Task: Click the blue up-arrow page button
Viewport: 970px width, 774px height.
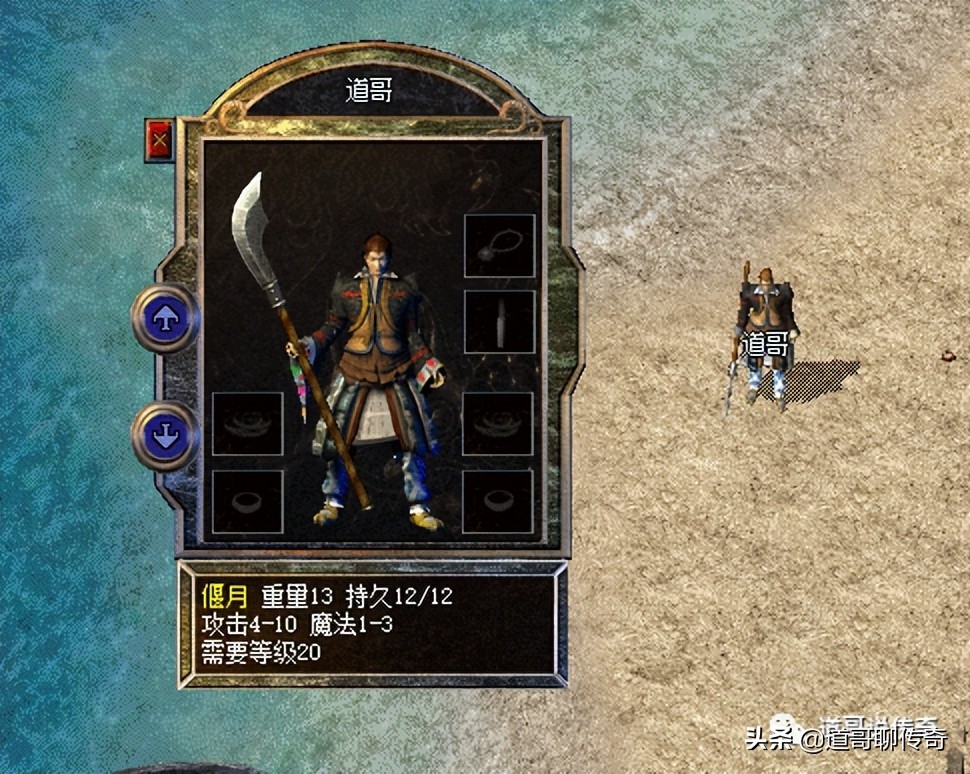Action: [165, 318]
